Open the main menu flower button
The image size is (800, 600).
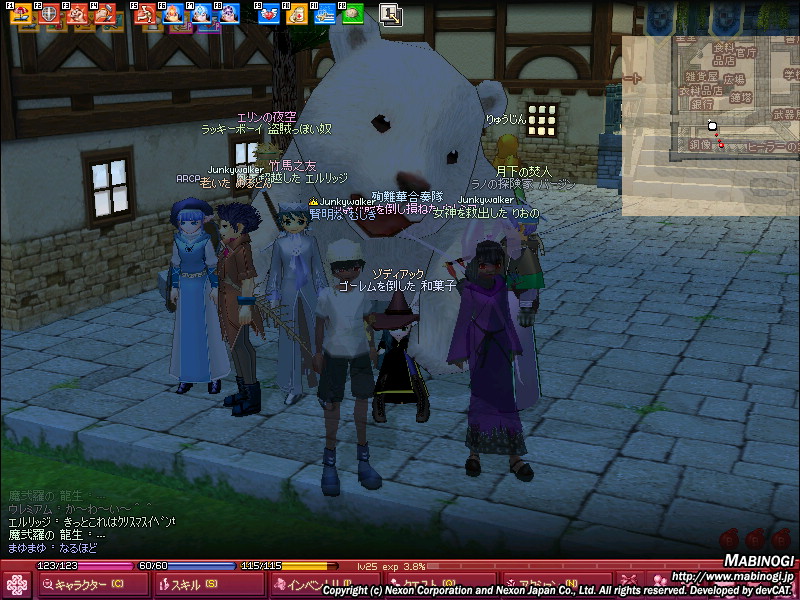pos(17,584)
